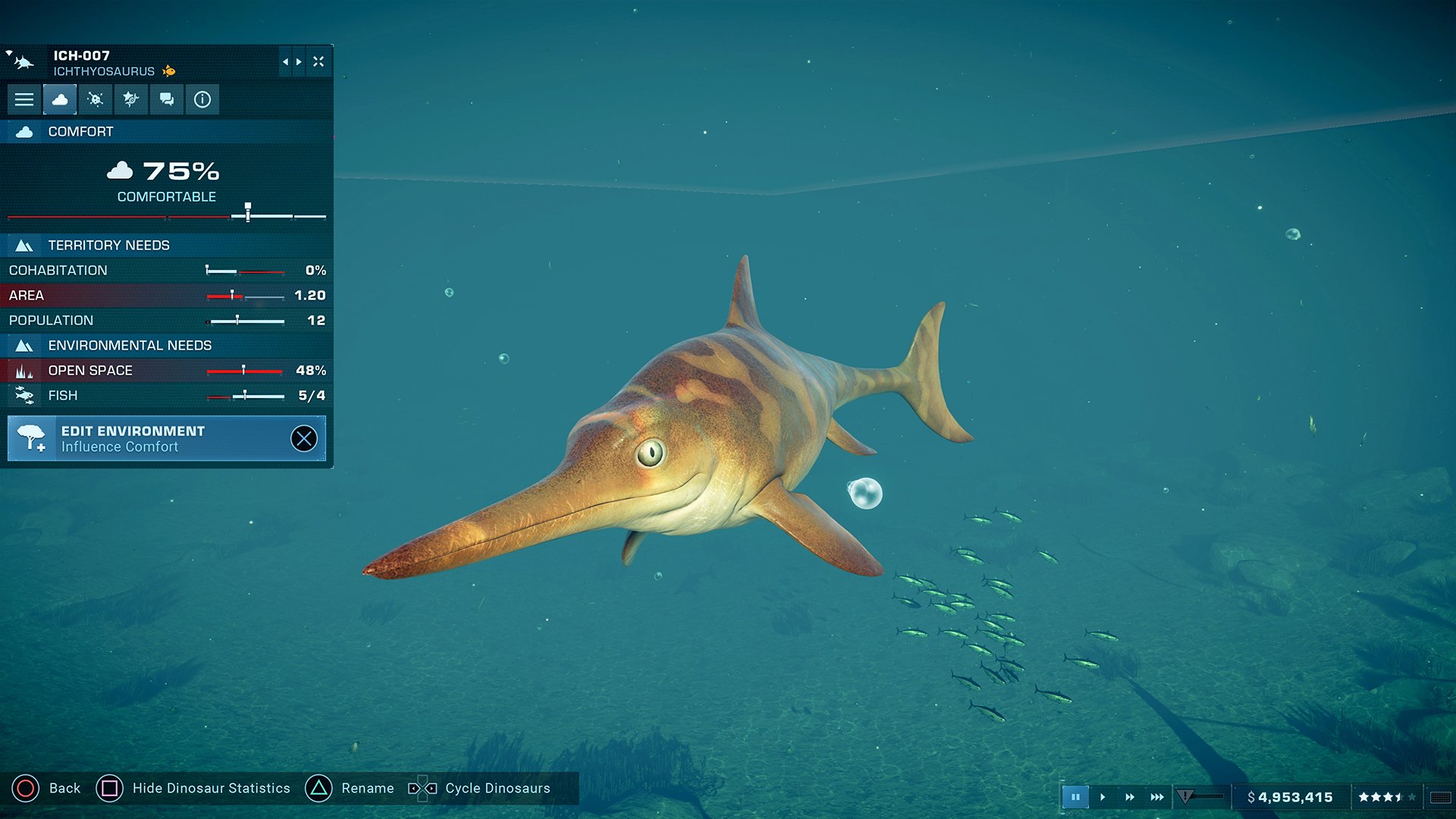1456x819 pixels.
Task: Open the DNA genome modification icon
Action: pos(130,99)
